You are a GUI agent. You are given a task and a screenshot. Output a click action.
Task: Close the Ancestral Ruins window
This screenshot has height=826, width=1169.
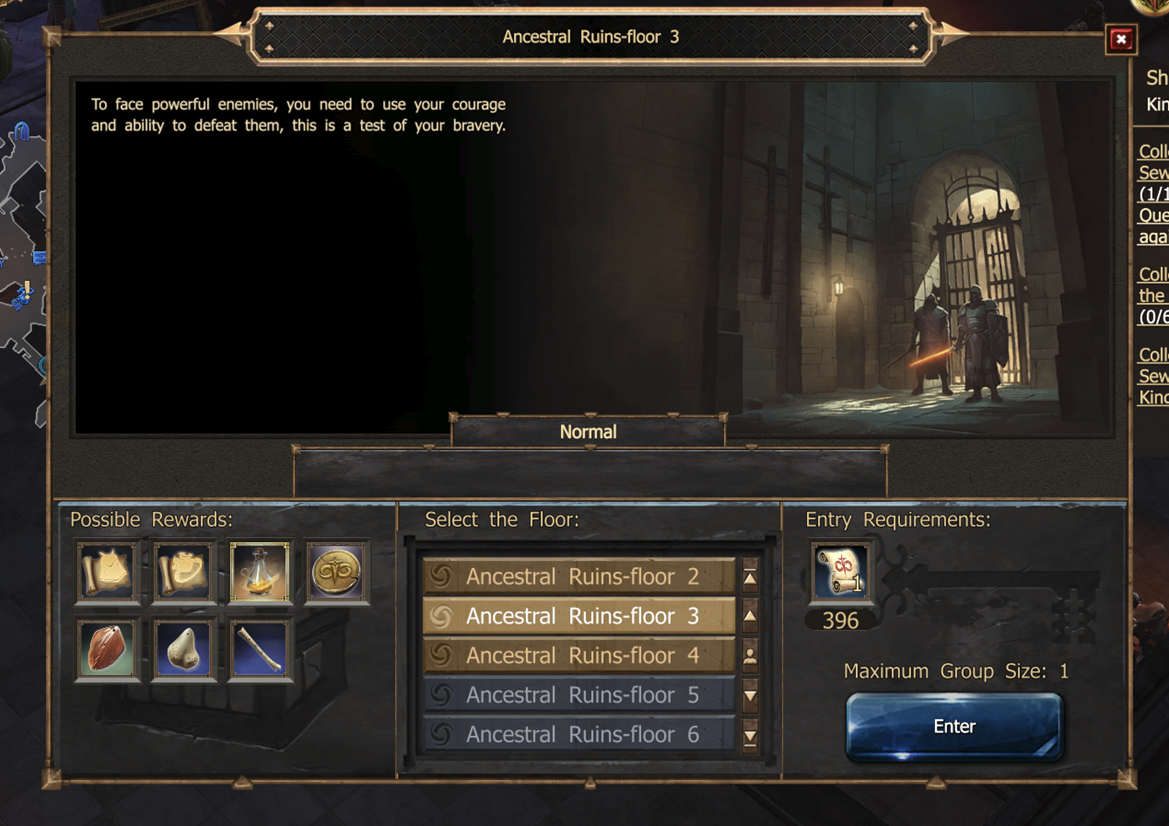coord(1121,40)
